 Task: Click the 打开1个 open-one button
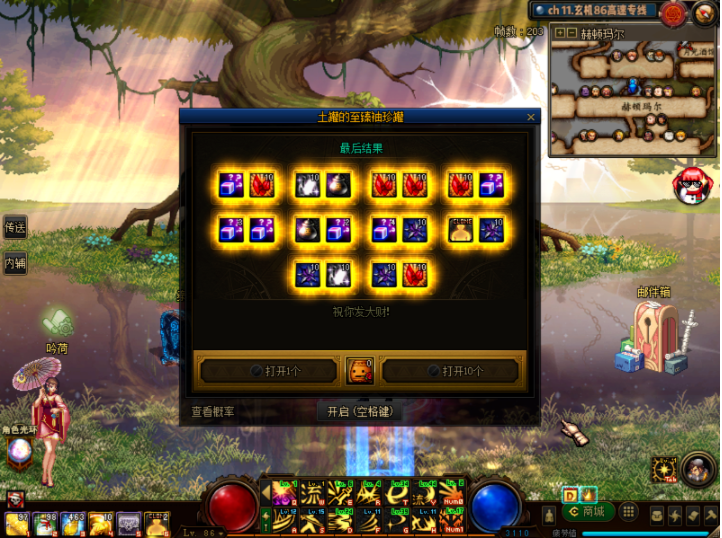click(x=269, y=371)
